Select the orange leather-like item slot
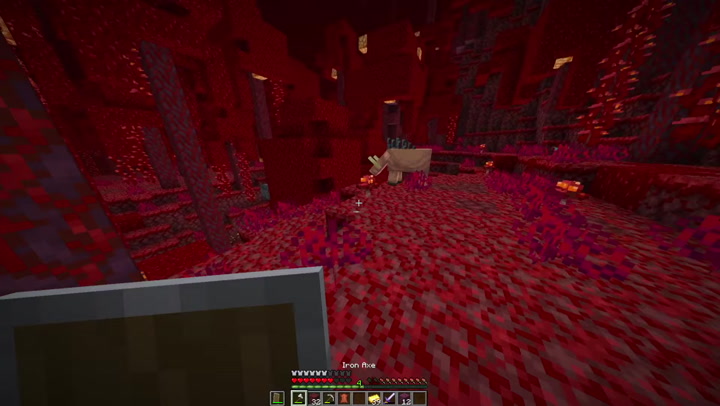Screen dimensions: 720x406 point(343,398)
